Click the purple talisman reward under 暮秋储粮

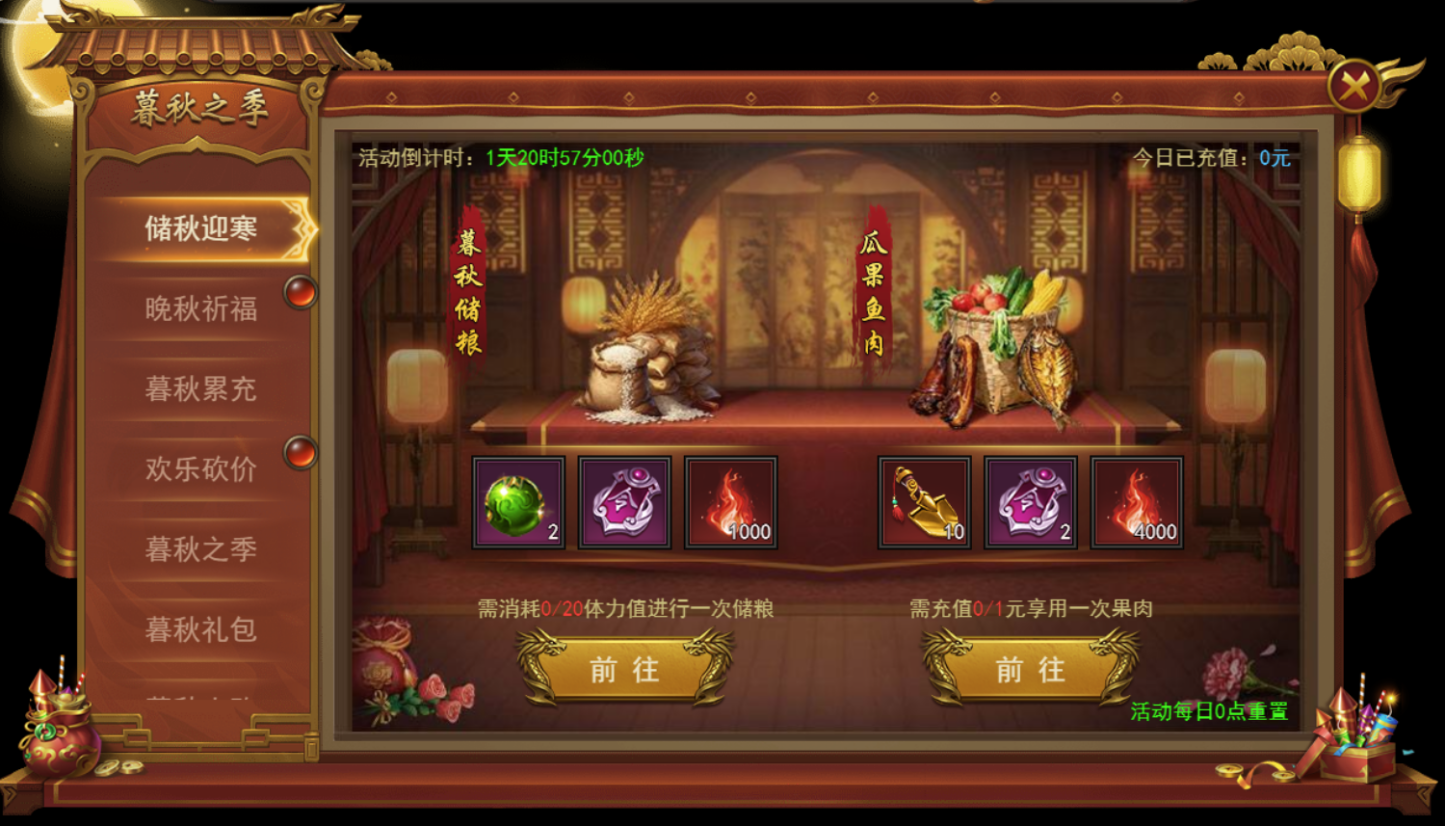[x=622, y=503]
